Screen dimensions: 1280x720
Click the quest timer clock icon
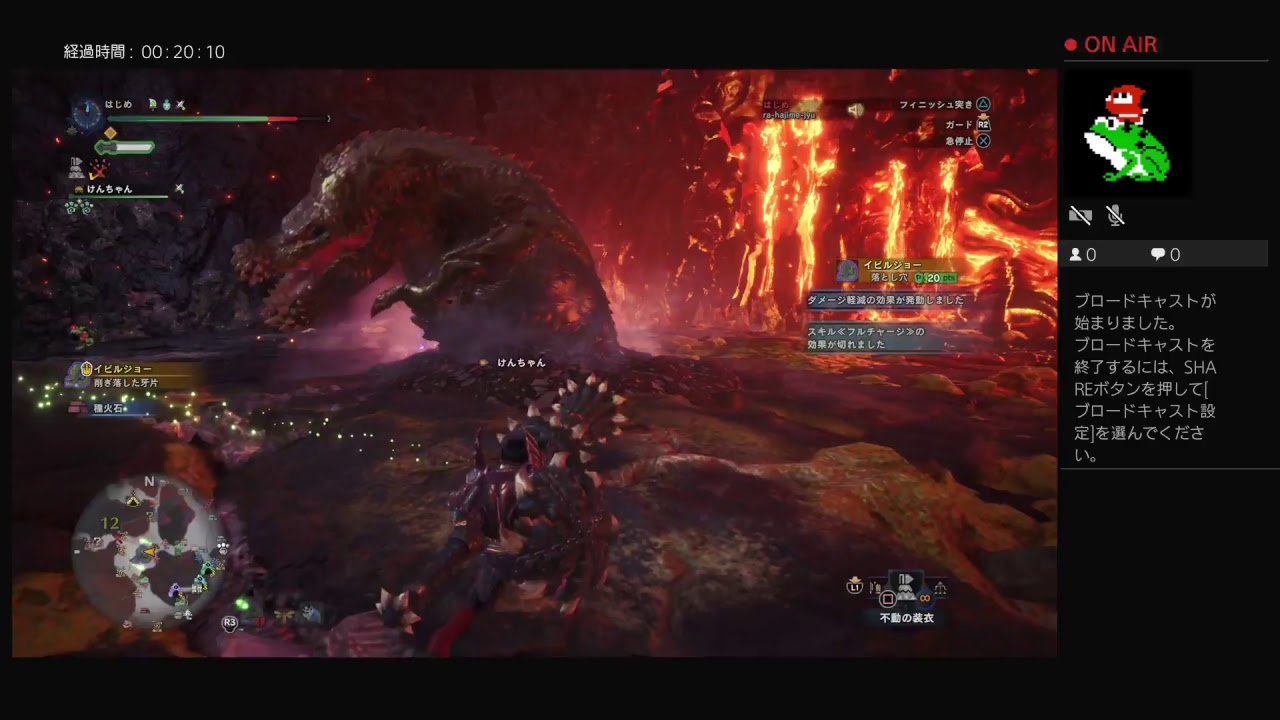[88, 113]
